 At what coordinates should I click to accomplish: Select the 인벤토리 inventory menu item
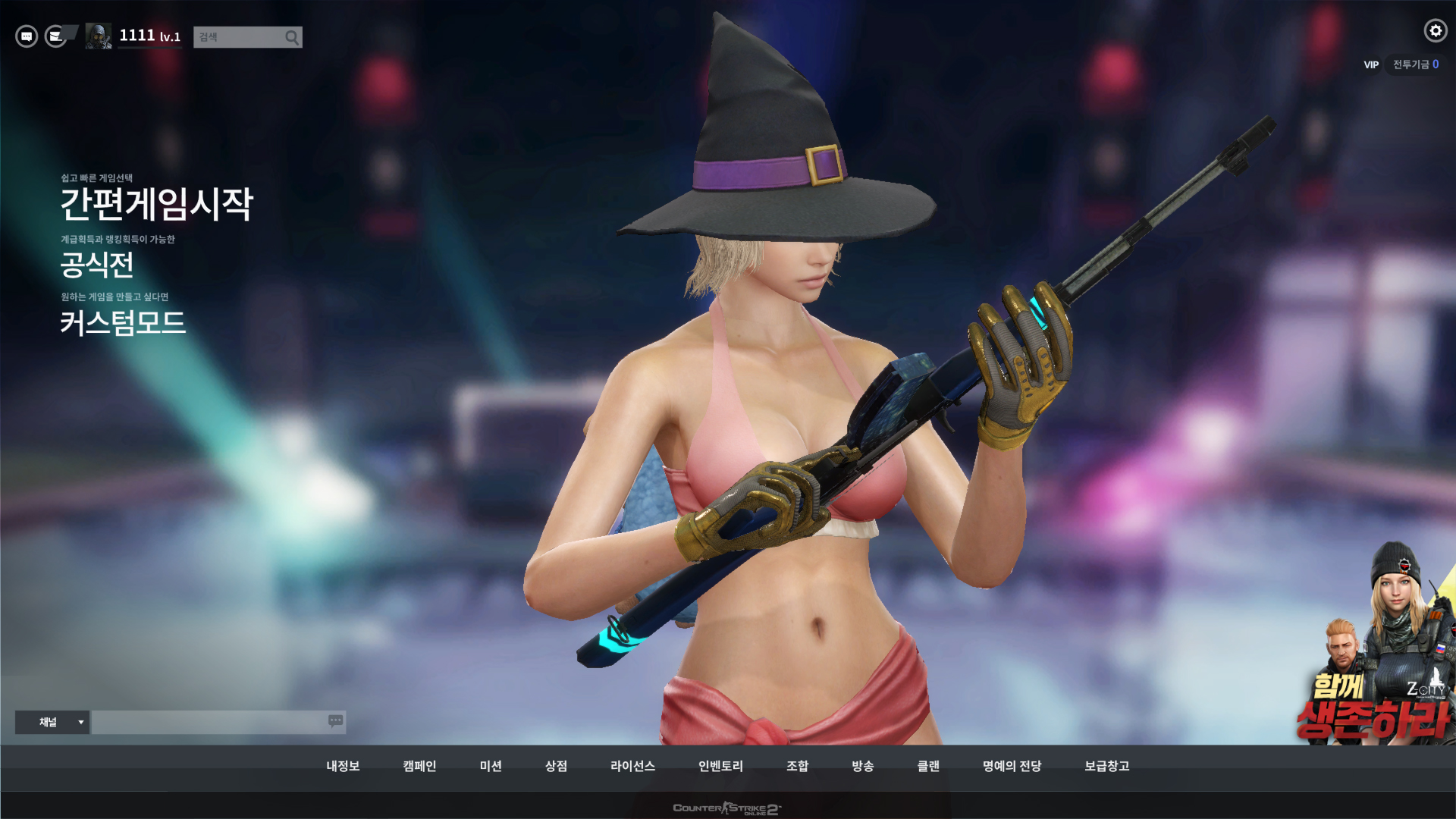click(720, 766)
